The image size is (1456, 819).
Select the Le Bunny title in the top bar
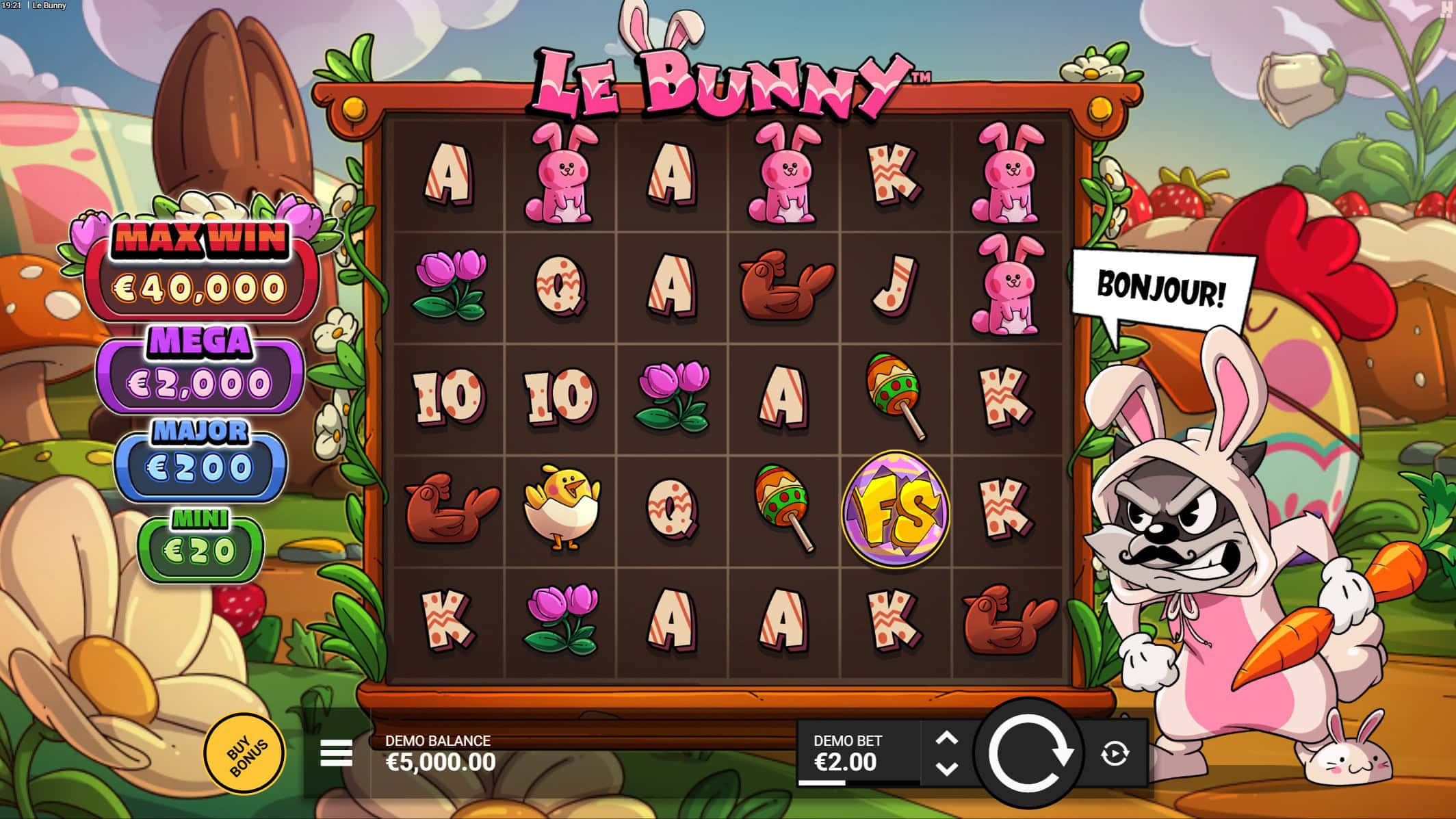[x=49, y=5]
